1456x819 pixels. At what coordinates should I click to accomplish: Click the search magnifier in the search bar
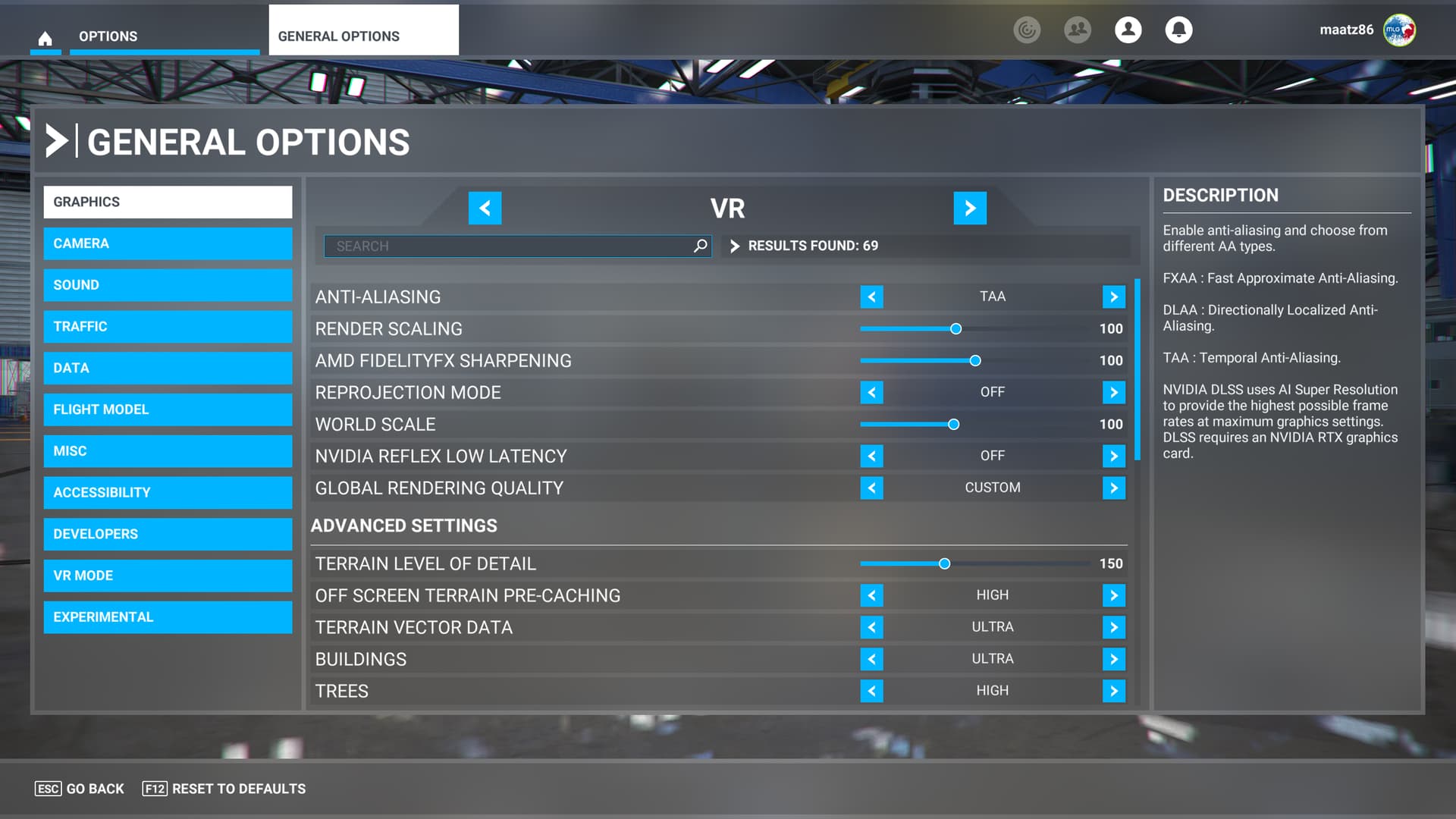point(699,246)
